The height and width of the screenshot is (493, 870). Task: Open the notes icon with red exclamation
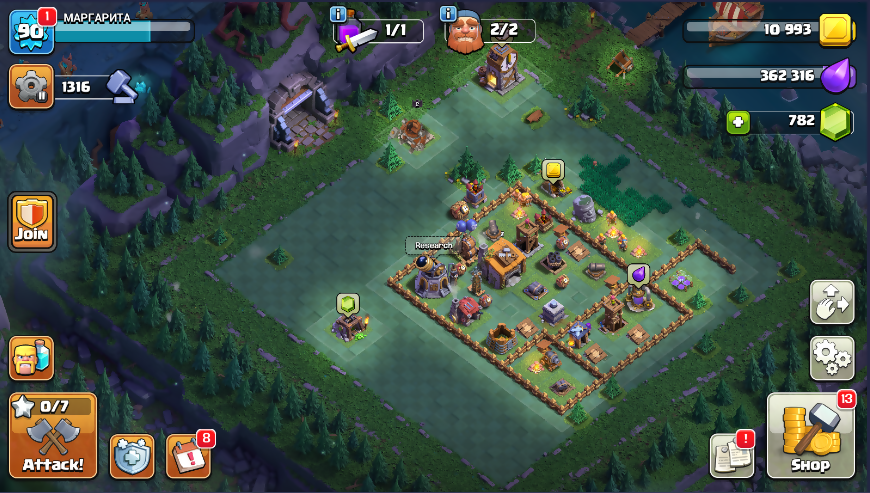(731, 455)
